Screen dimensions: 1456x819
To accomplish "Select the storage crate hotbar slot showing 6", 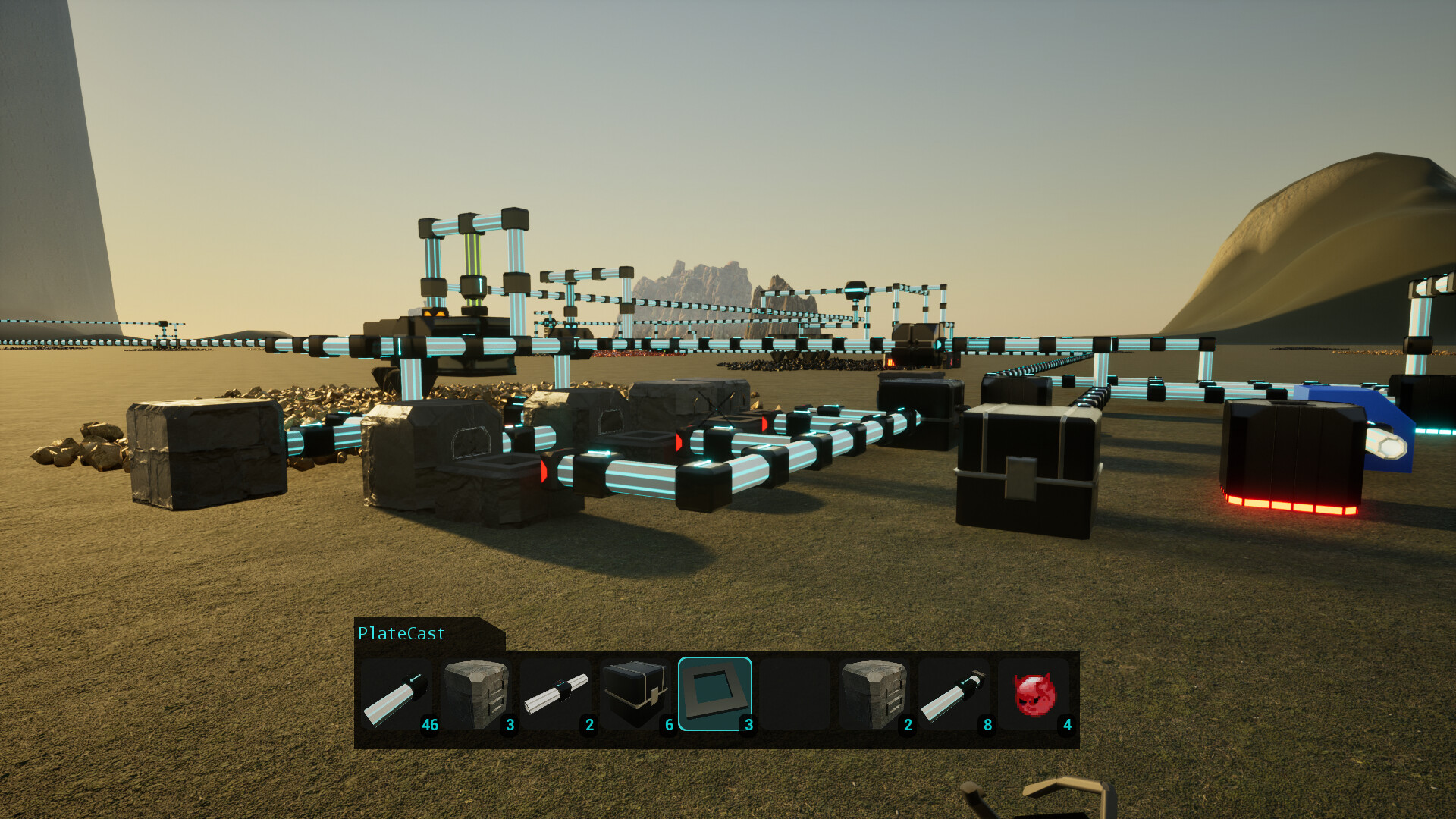I will click(636, 694).
